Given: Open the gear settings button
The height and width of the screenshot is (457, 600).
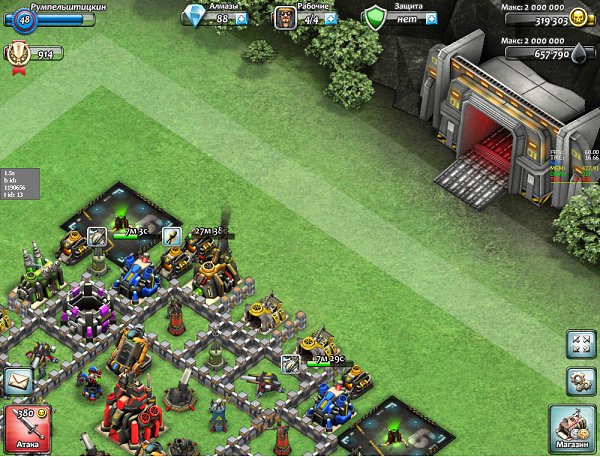Looking at the screenshot, I should click(x=580, y=381).
